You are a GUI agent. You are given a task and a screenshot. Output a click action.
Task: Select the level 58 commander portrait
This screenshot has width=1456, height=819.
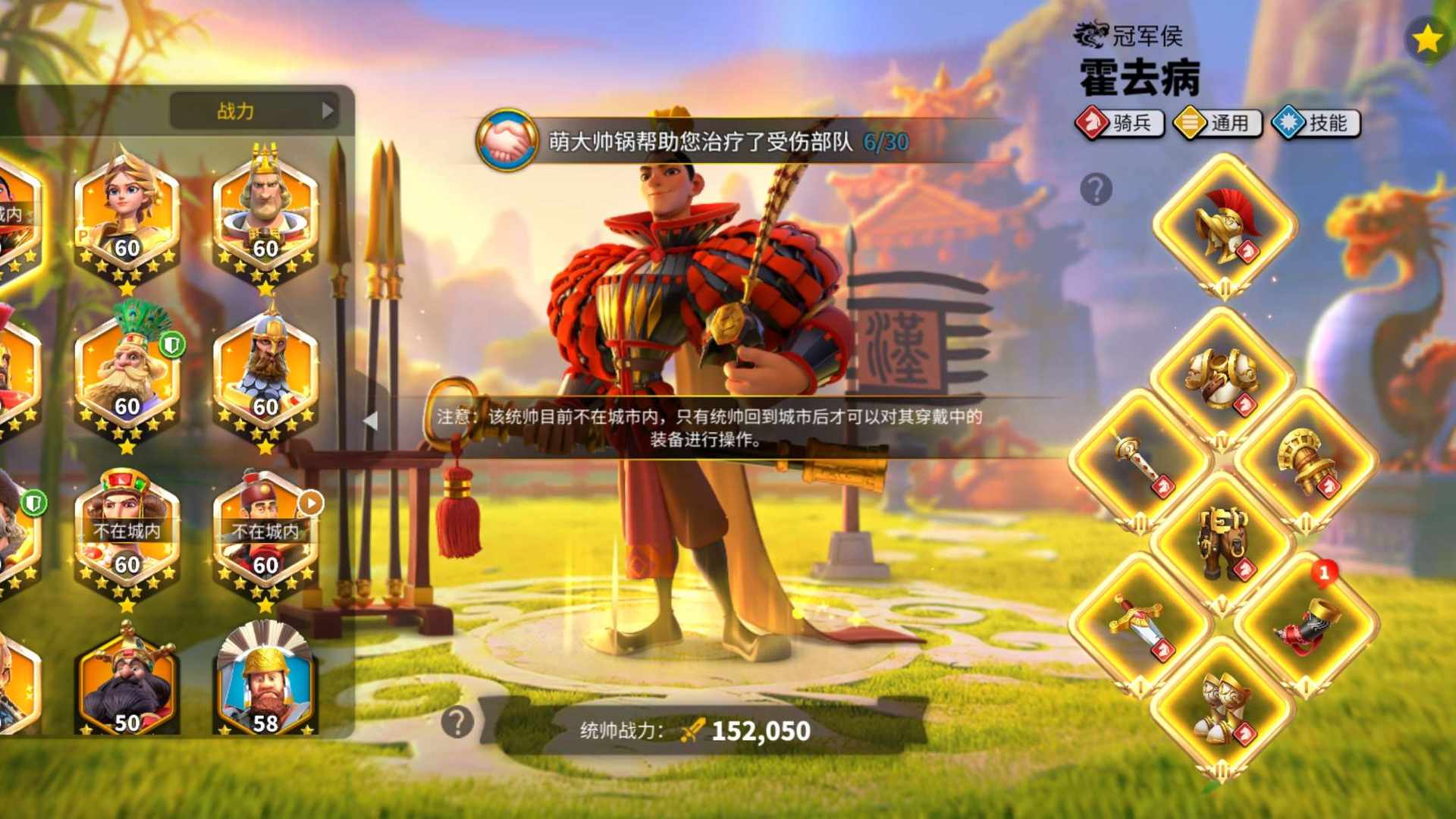[265, 681]
